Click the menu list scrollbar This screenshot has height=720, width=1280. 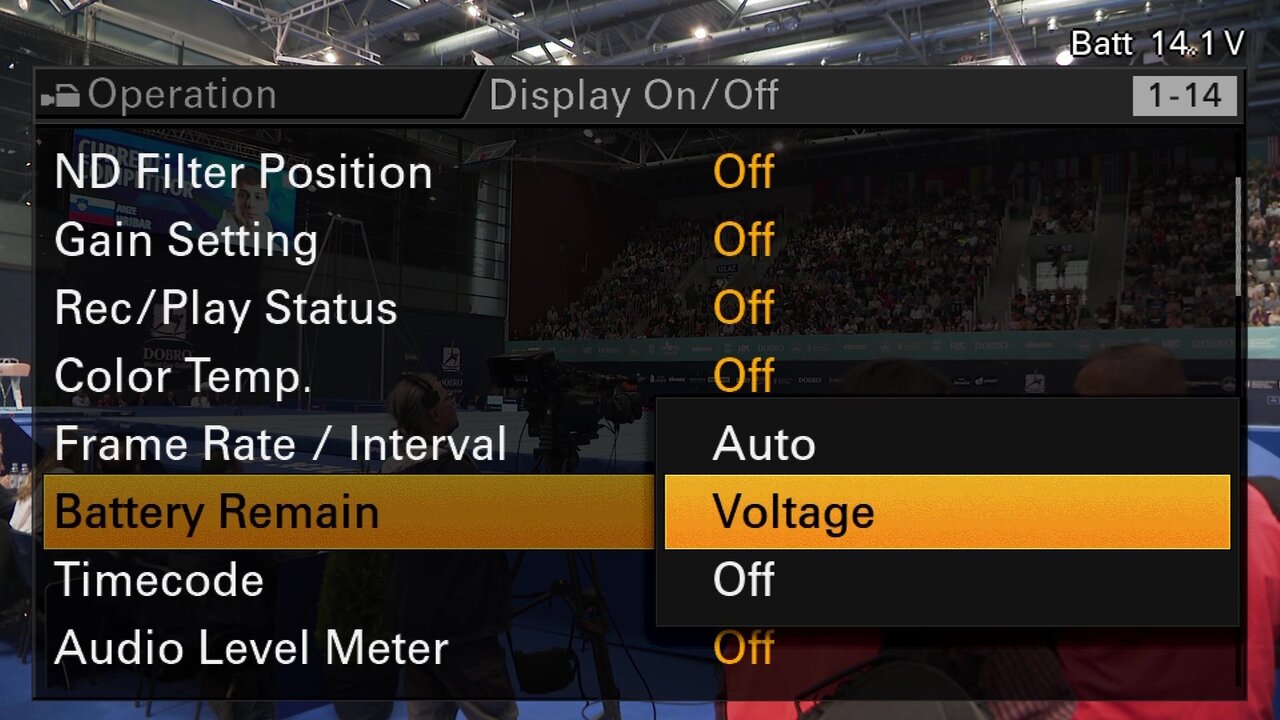coord(1238,236)
